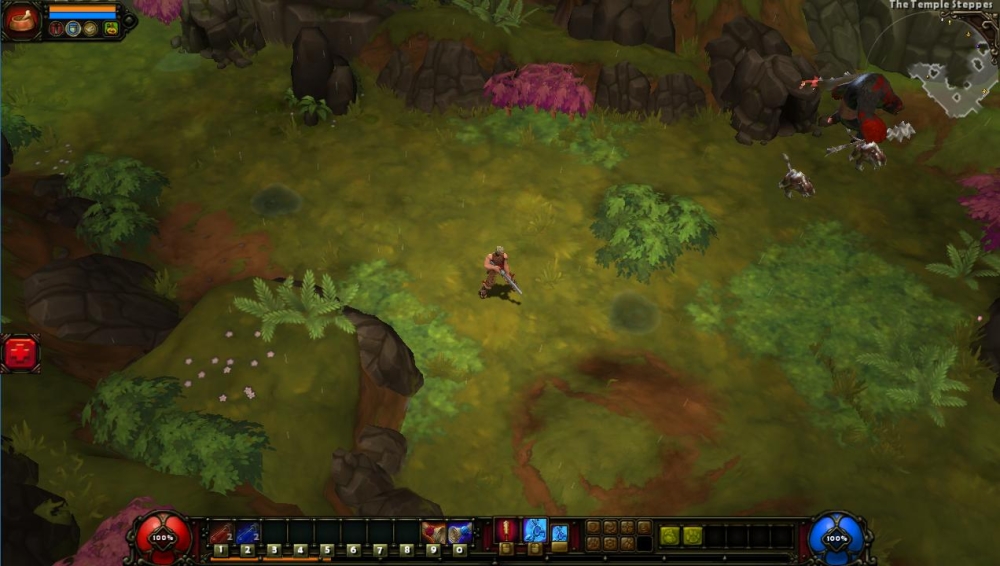Select the red pet stance icon
Screen dimensions: 1000x566
(55, 28)
